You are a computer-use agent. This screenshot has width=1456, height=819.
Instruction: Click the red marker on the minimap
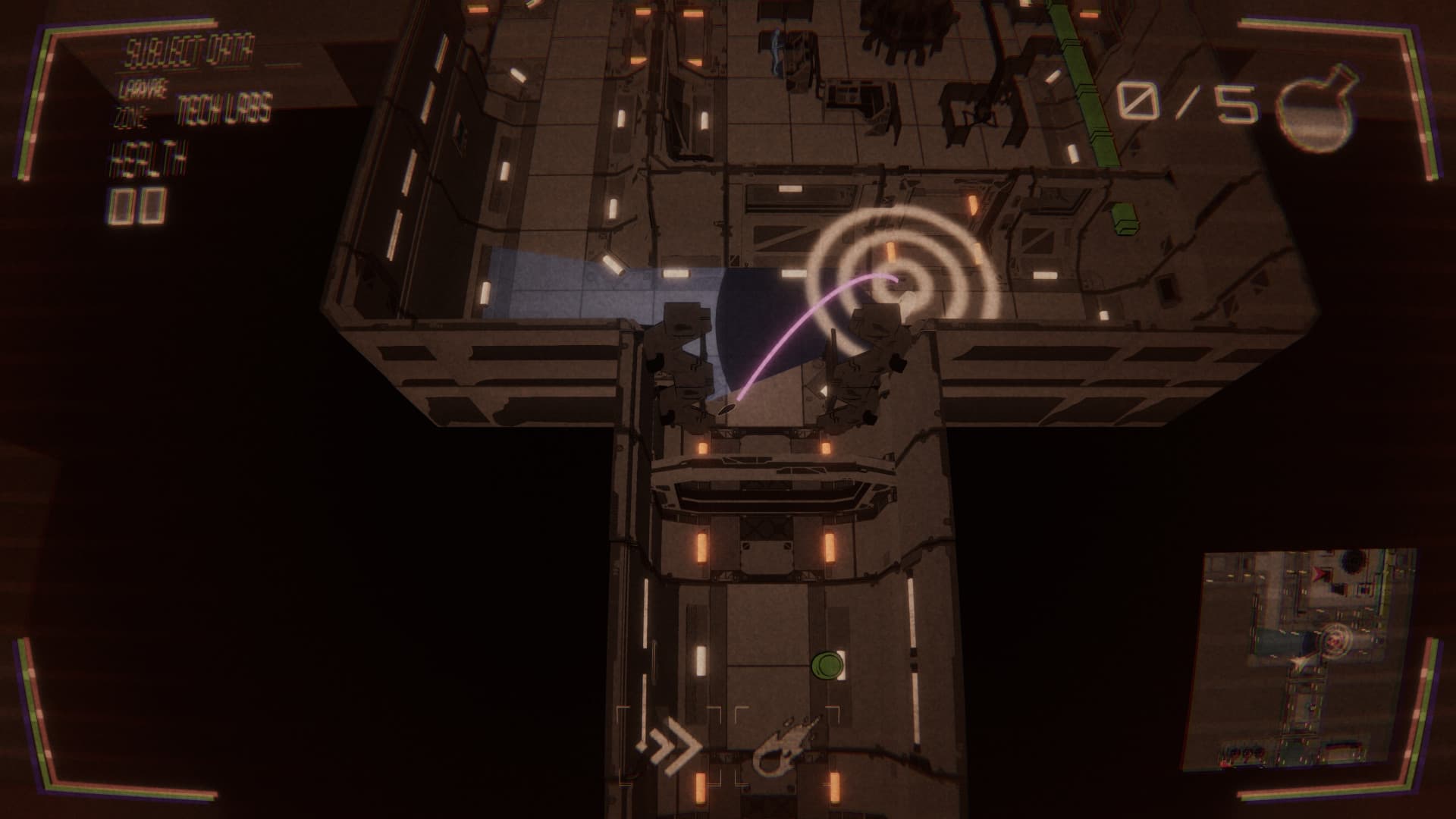1318,574
